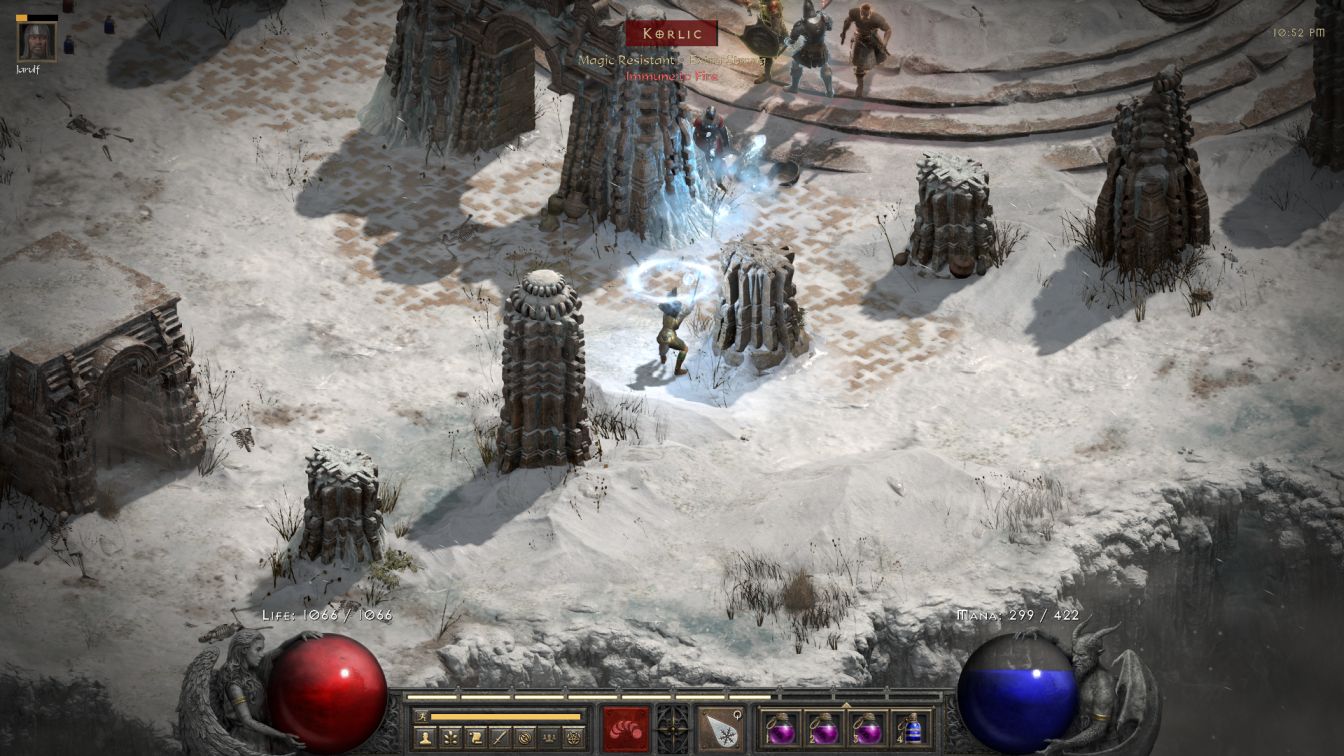Open the skill tree icon
This screenshot has width=1344, height=756.
(451, 739)
